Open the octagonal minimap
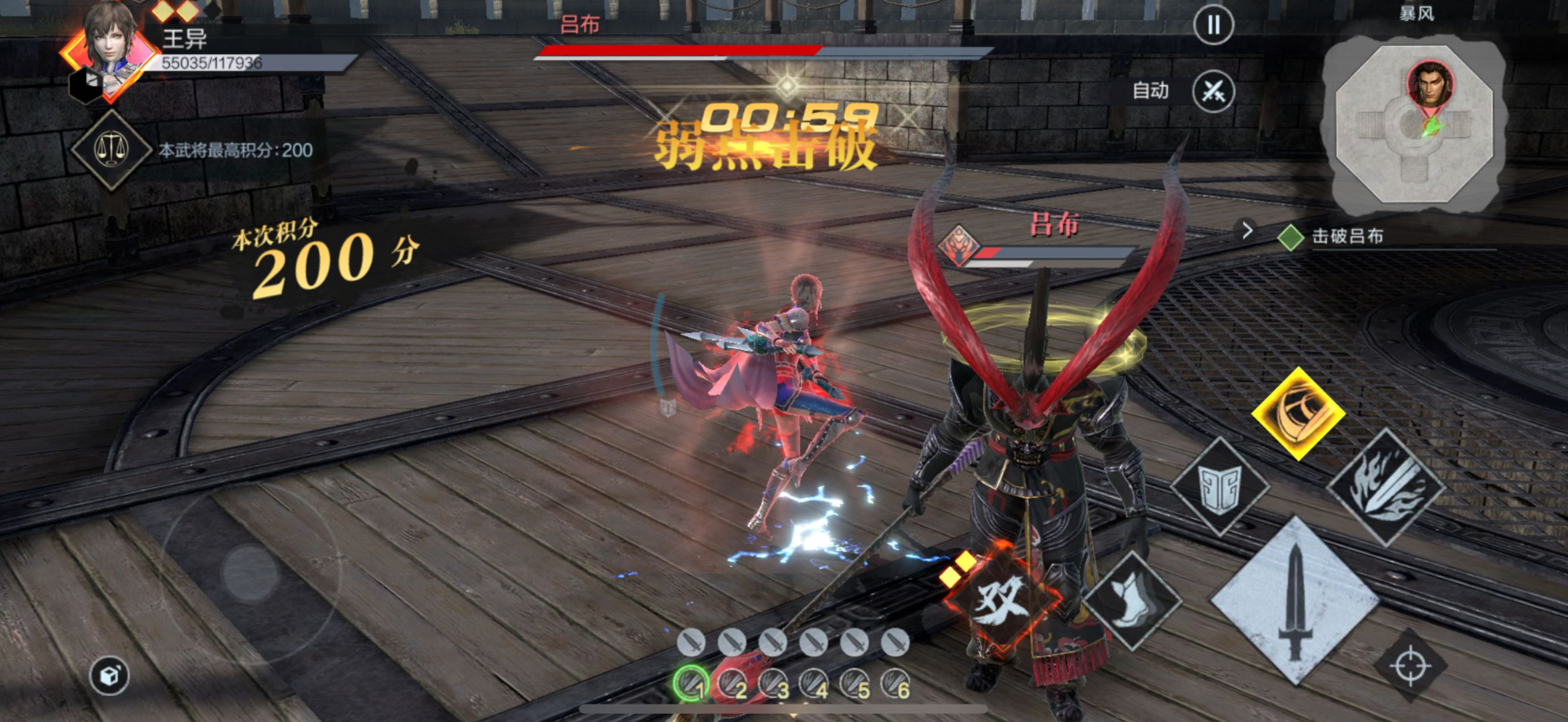 pos(1414,125)
